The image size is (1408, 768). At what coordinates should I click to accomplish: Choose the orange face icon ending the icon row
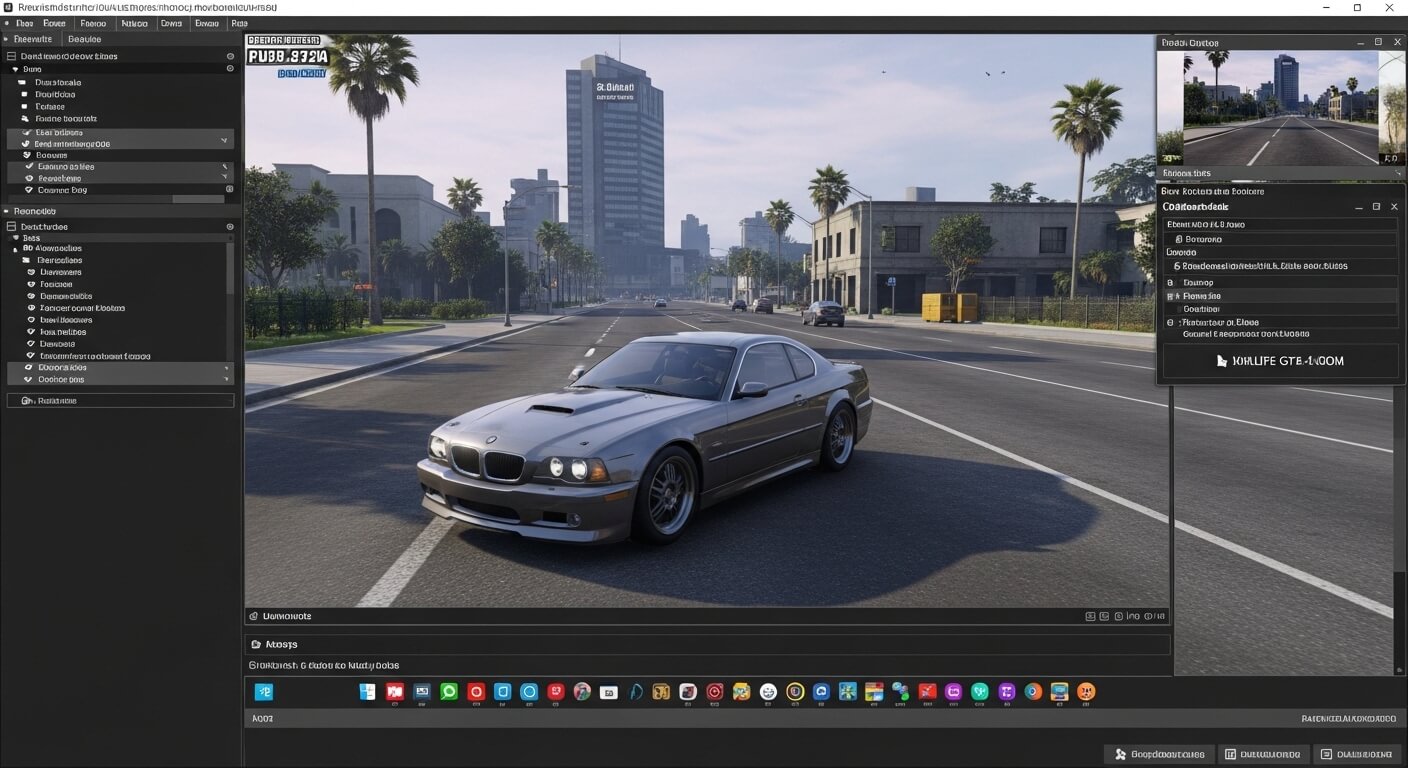1086,691
